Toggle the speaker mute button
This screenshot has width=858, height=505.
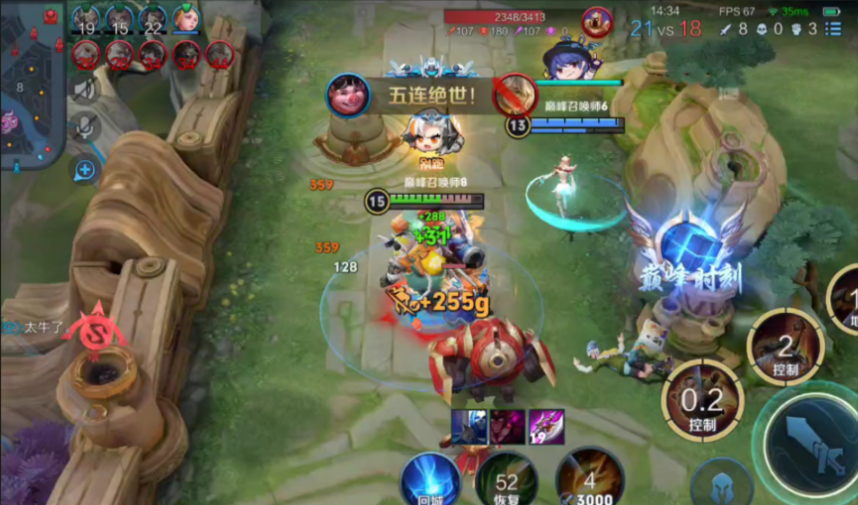pos(85,90)
